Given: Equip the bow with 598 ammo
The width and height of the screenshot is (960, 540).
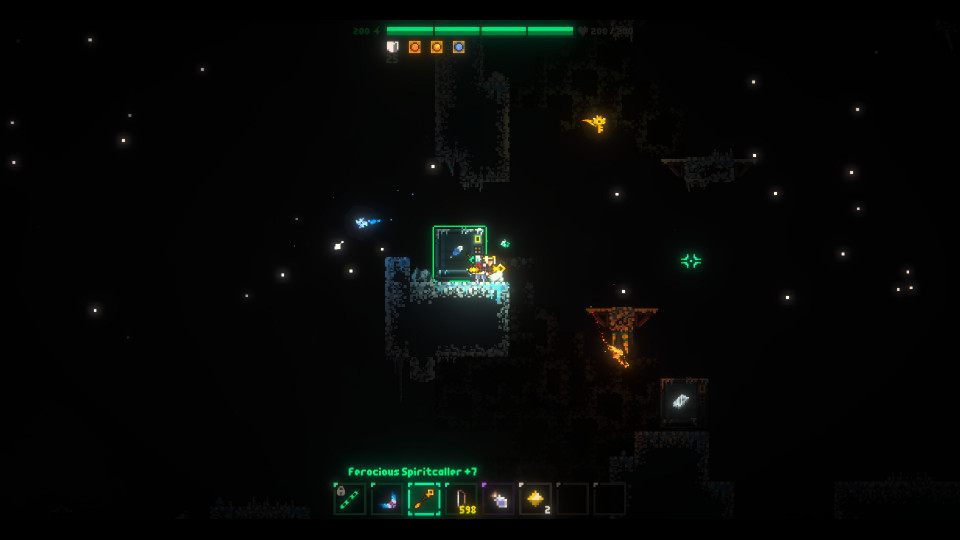Looking at the screenshot, I should tap(461, 499).
